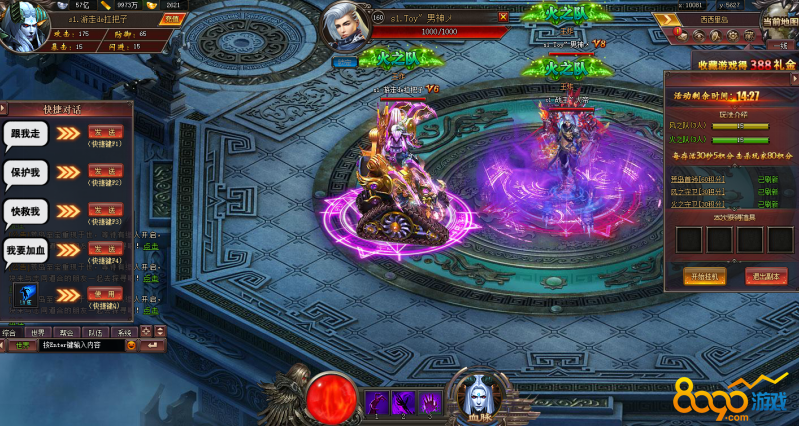Viewport: 799px width, 426px height.
Task: Switch to the 综合 chat tab
Action: (12, 331)
